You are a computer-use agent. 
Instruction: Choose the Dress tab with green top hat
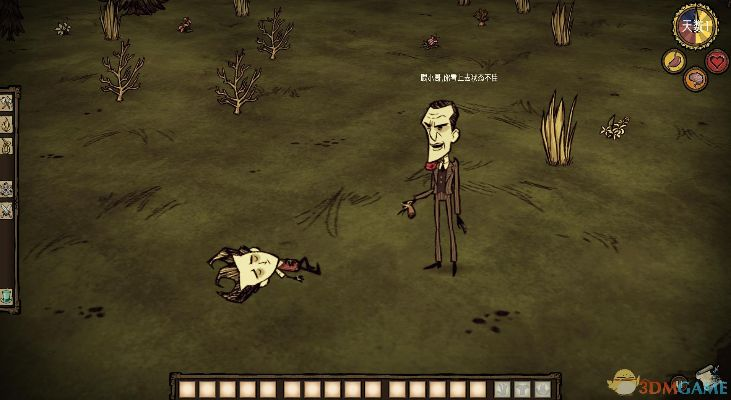click(6, 296)
